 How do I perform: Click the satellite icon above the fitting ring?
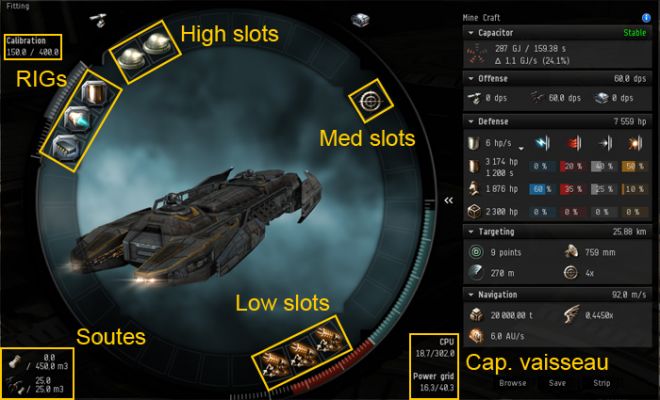99,19
